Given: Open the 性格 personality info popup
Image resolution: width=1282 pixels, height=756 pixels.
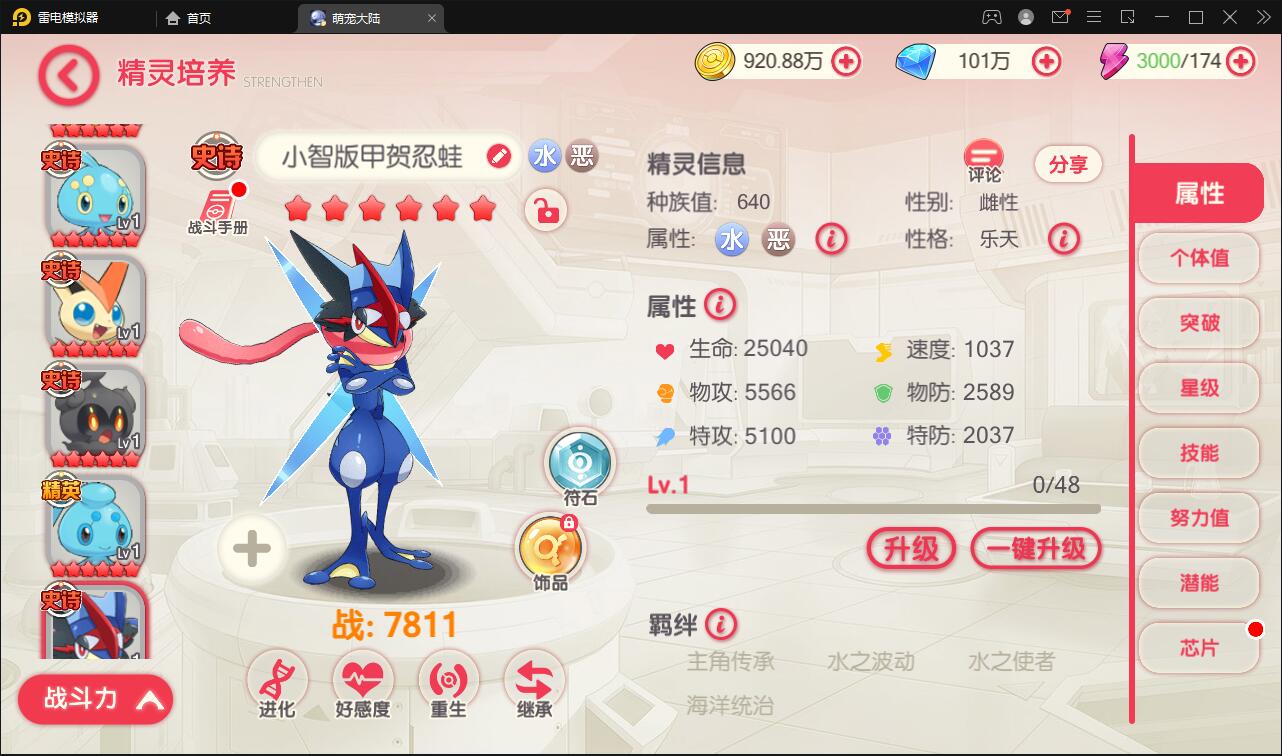Looking at the screenshot, I should click(1064, 239).
